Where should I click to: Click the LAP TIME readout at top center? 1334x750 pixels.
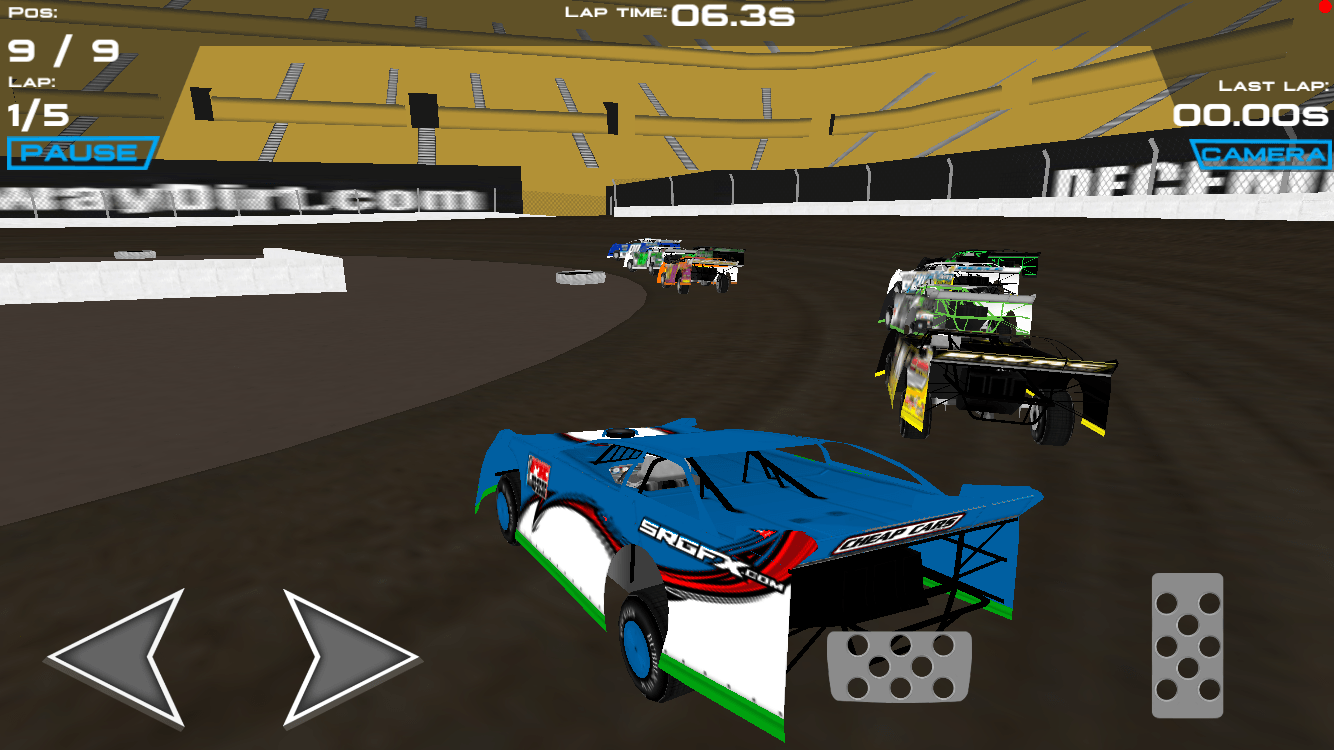[680, 16]
